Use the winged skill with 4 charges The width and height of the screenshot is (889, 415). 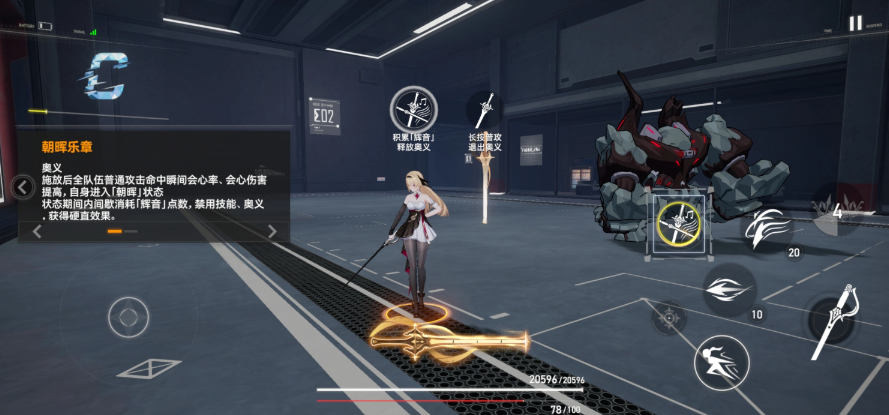pos(836,210)
